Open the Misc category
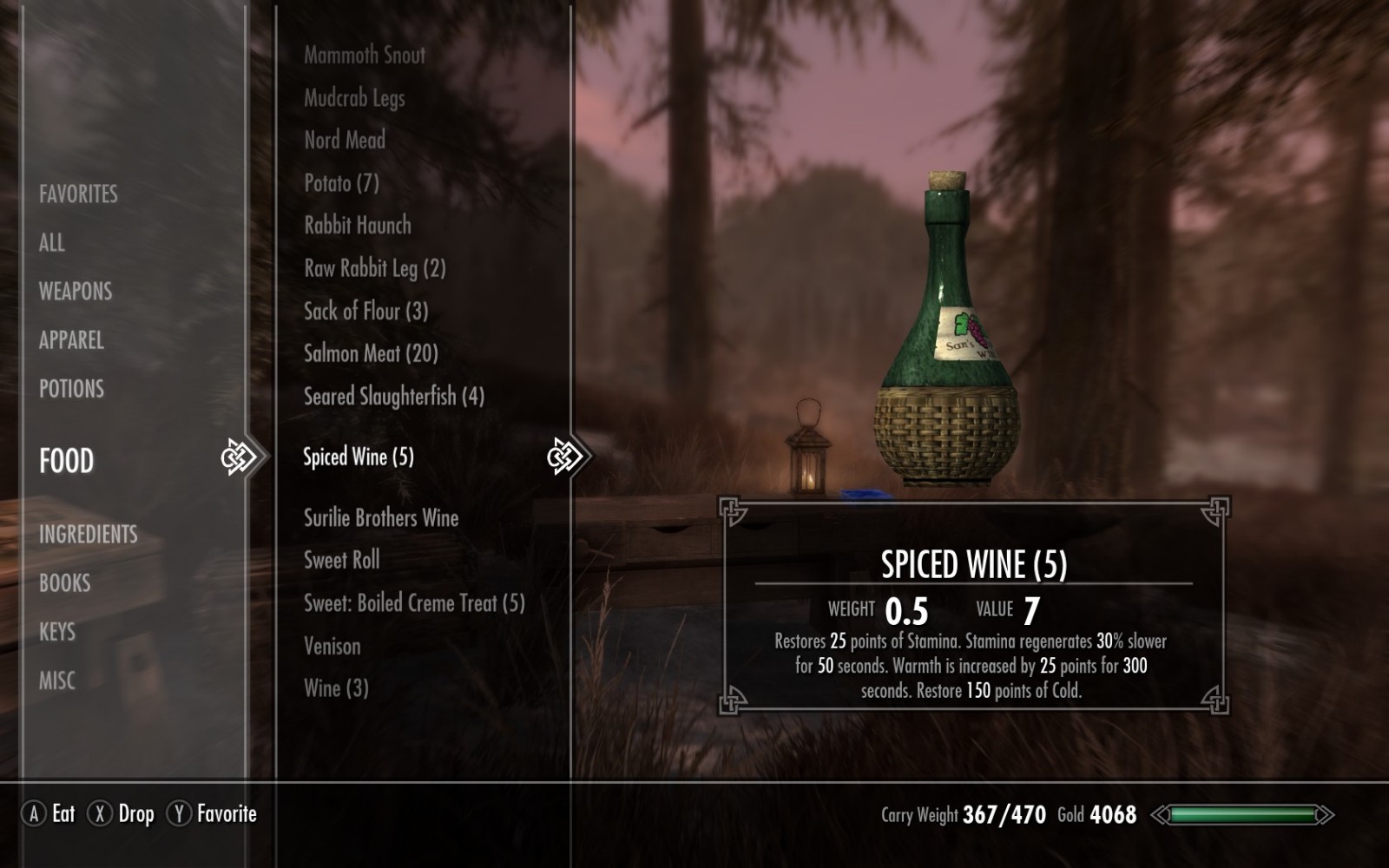1389x868 pixels. (57, 680)
